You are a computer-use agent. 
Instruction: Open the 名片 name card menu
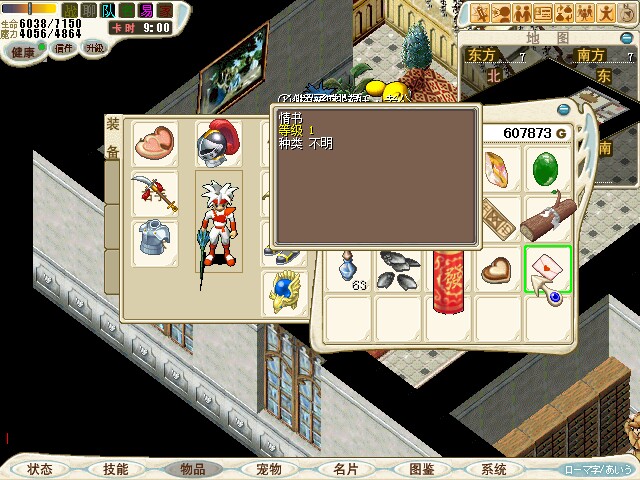[345, 468]
